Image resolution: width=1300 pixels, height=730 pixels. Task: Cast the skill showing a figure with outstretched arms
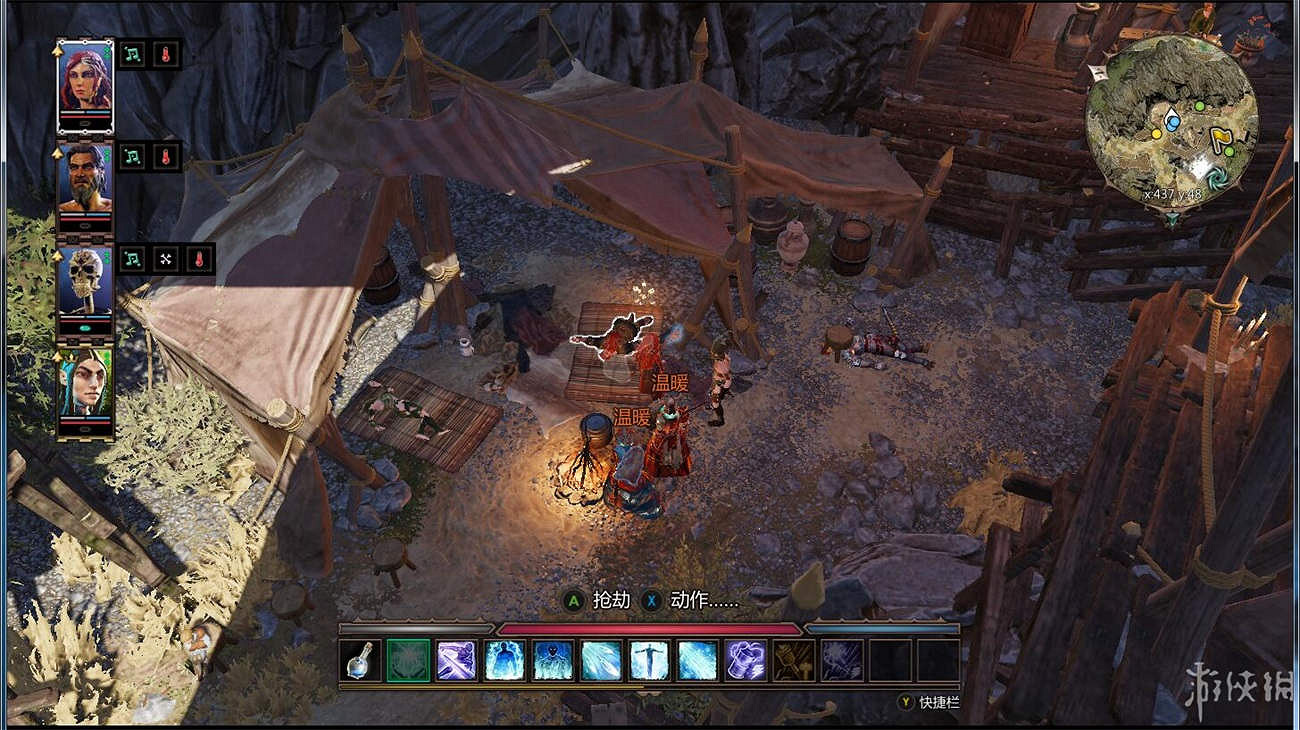pos(650,660)
